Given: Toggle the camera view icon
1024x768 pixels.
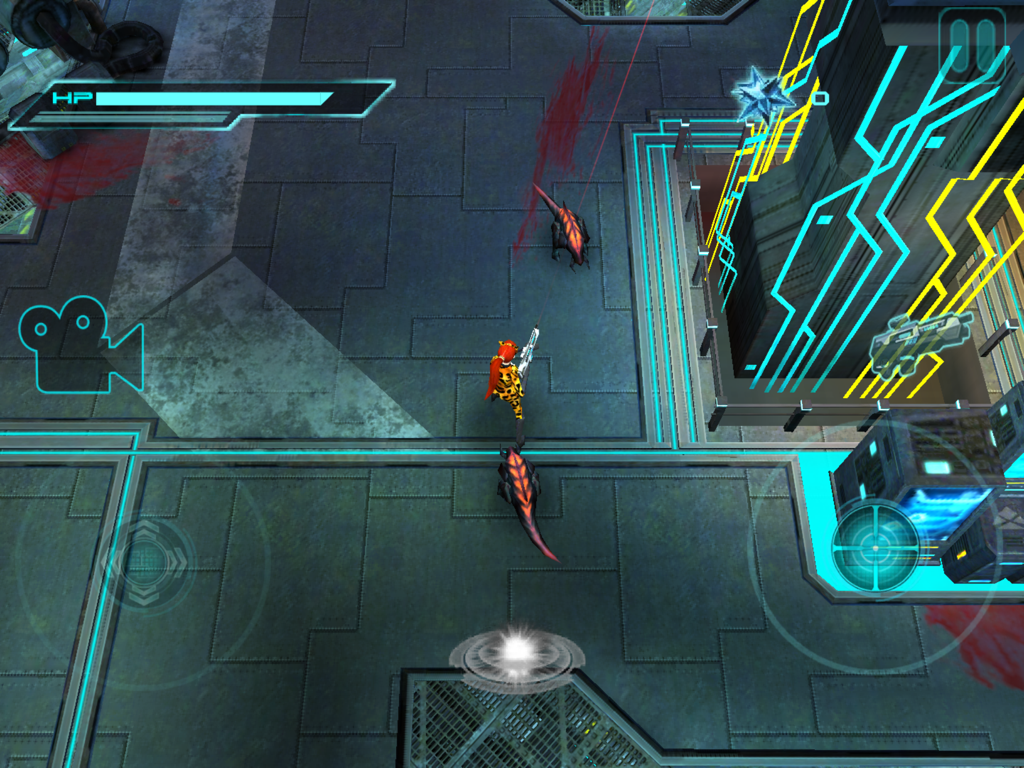Looking at the screenshot, I should tap(80, 345).
